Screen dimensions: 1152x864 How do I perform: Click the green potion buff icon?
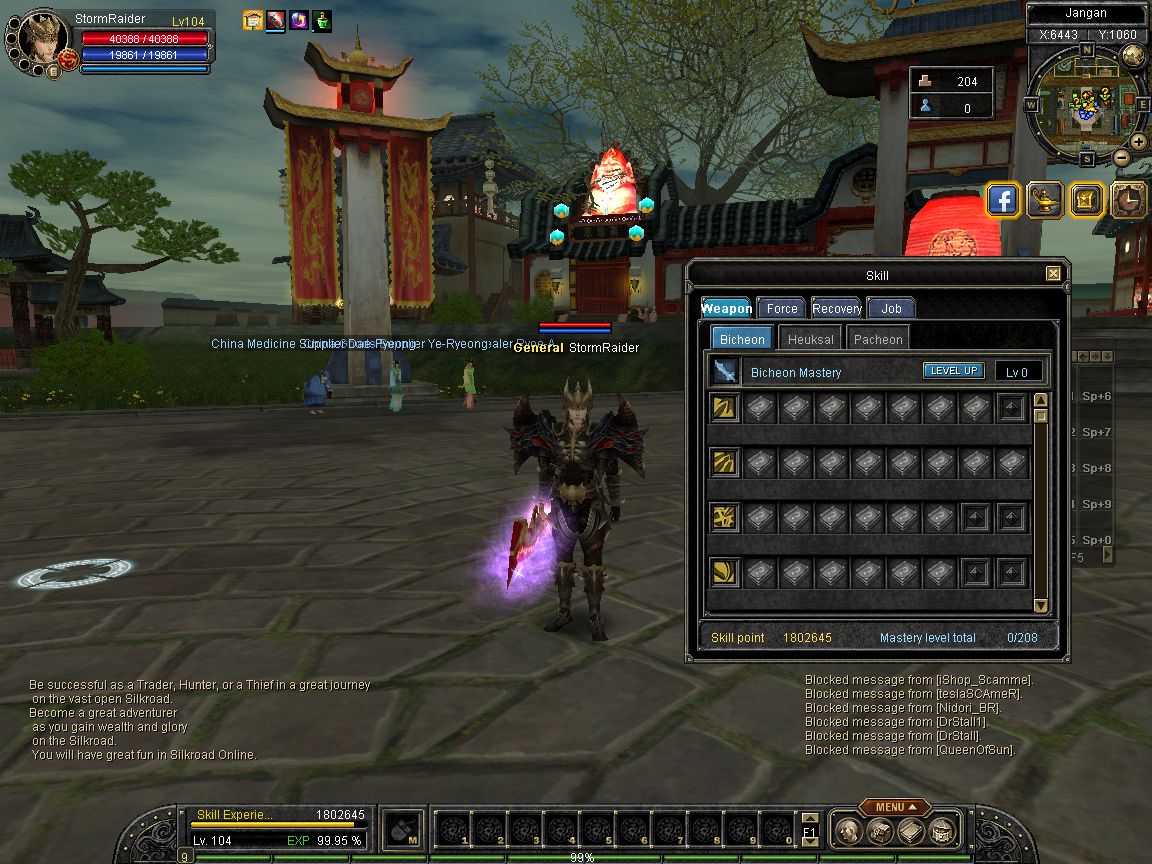coord(322,20)
